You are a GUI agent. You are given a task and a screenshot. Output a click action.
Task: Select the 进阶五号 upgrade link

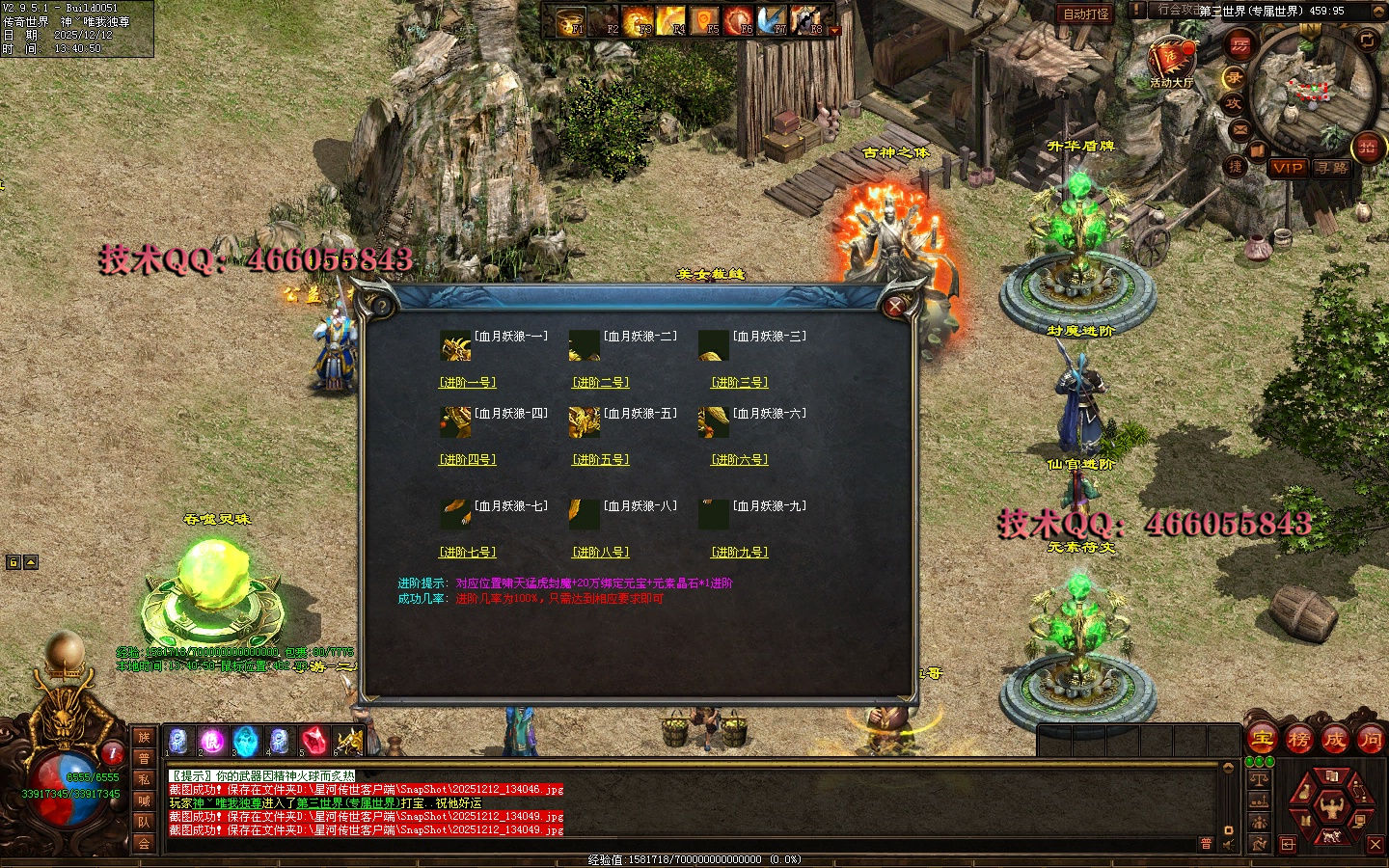(601, 460)
